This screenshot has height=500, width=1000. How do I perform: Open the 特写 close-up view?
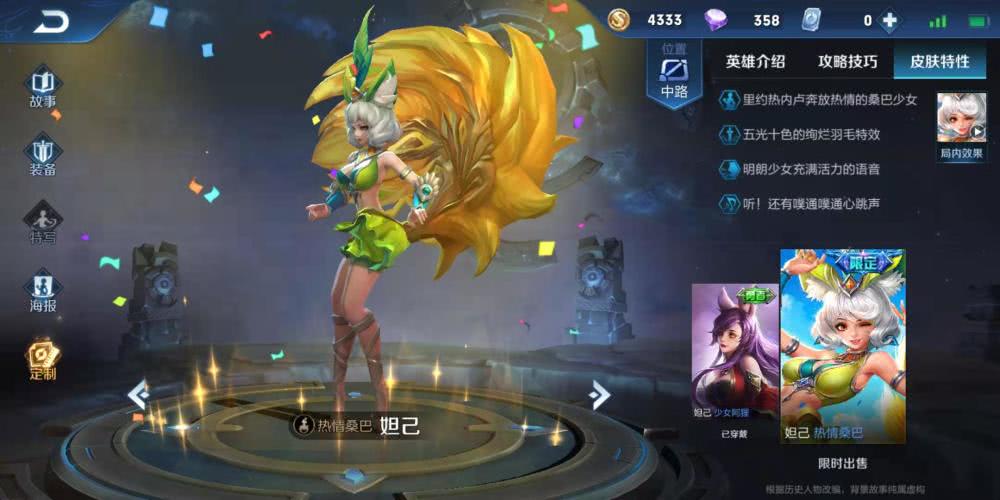pyautogui.click(x=42, y=222)
